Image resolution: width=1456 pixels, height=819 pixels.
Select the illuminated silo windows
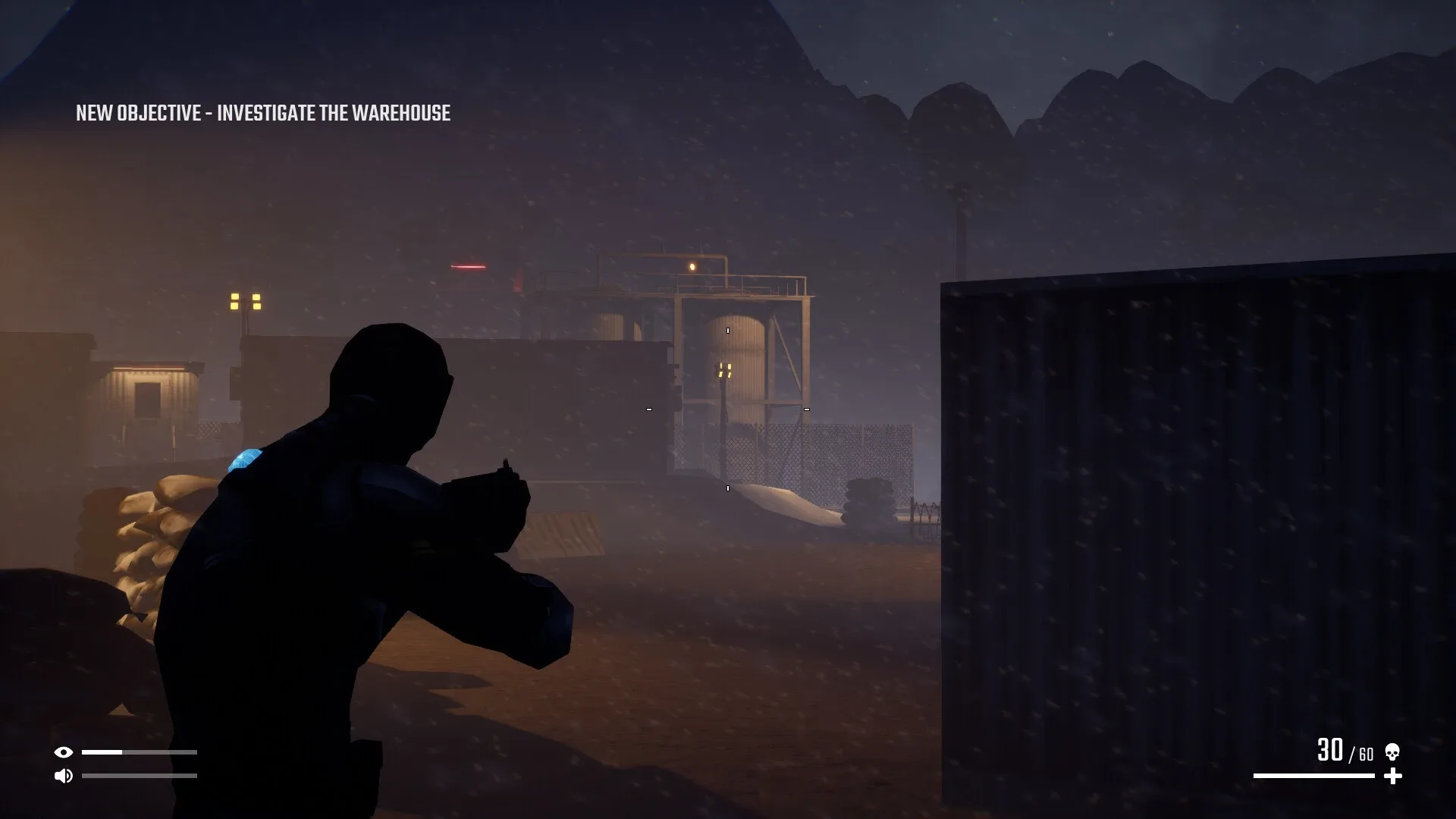[724, 369]
